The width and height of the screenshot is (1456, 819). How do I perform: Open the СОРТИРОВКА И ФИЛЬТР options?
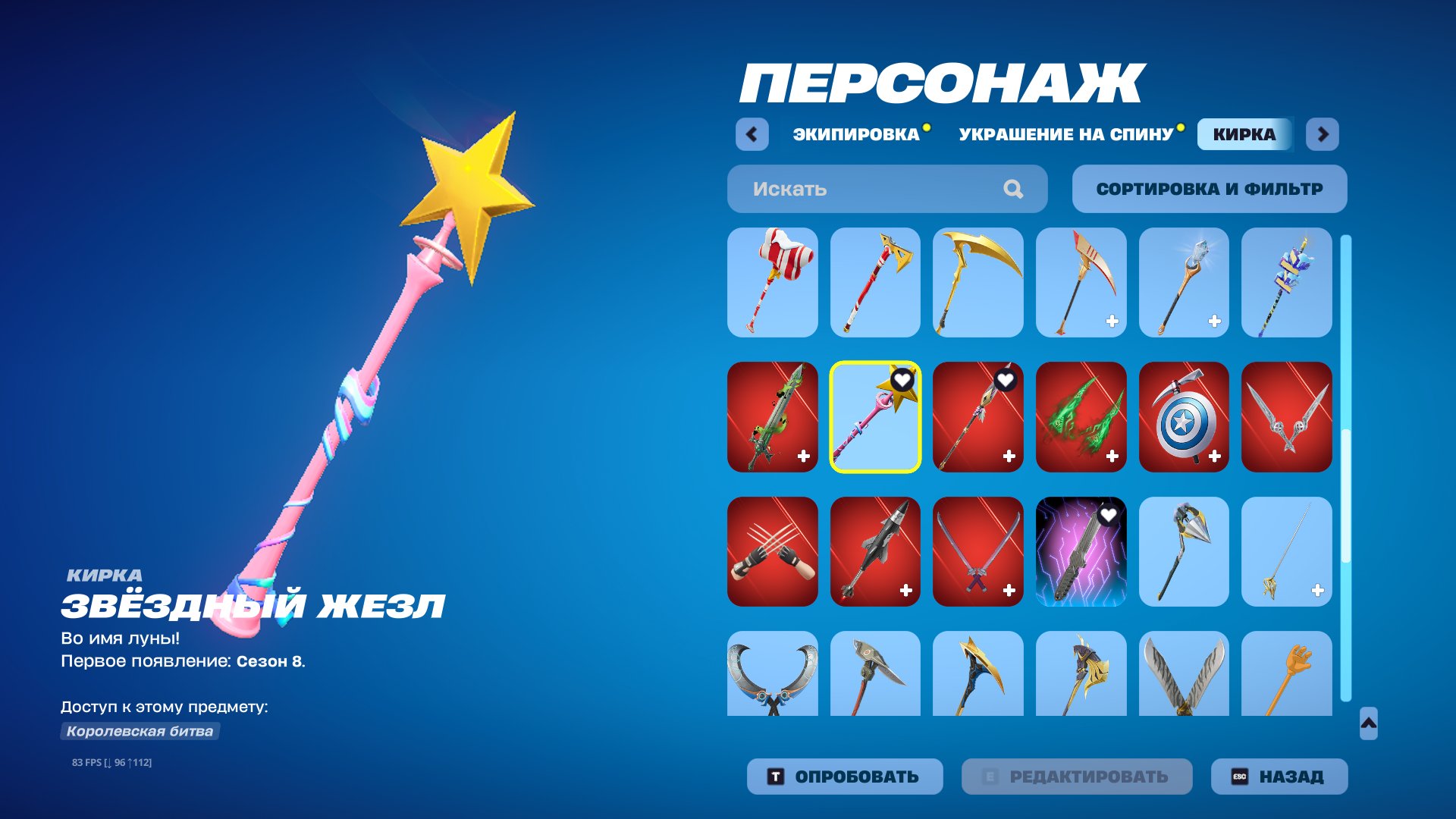1209,189
